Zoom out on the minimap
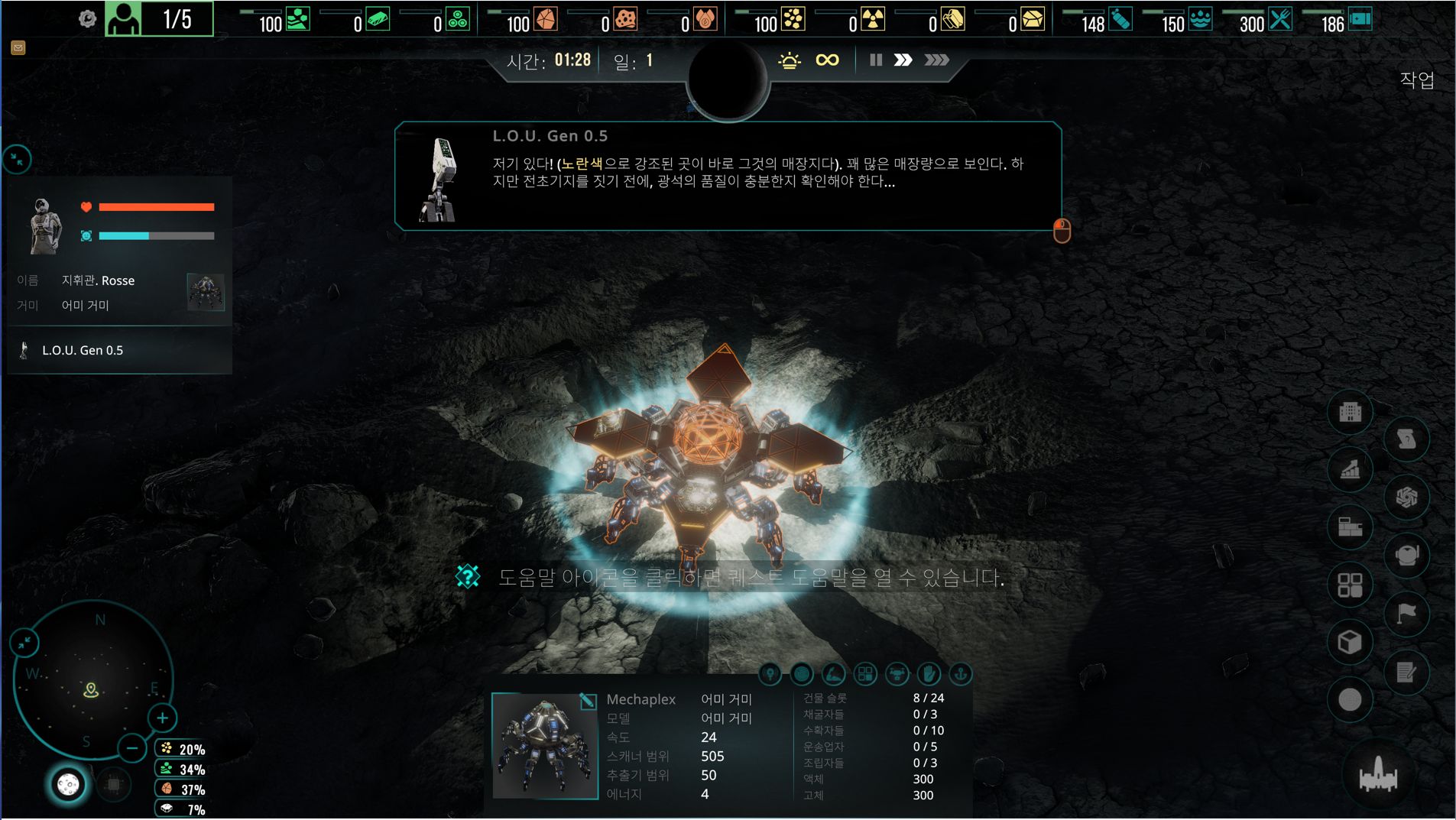 (132, 748)
